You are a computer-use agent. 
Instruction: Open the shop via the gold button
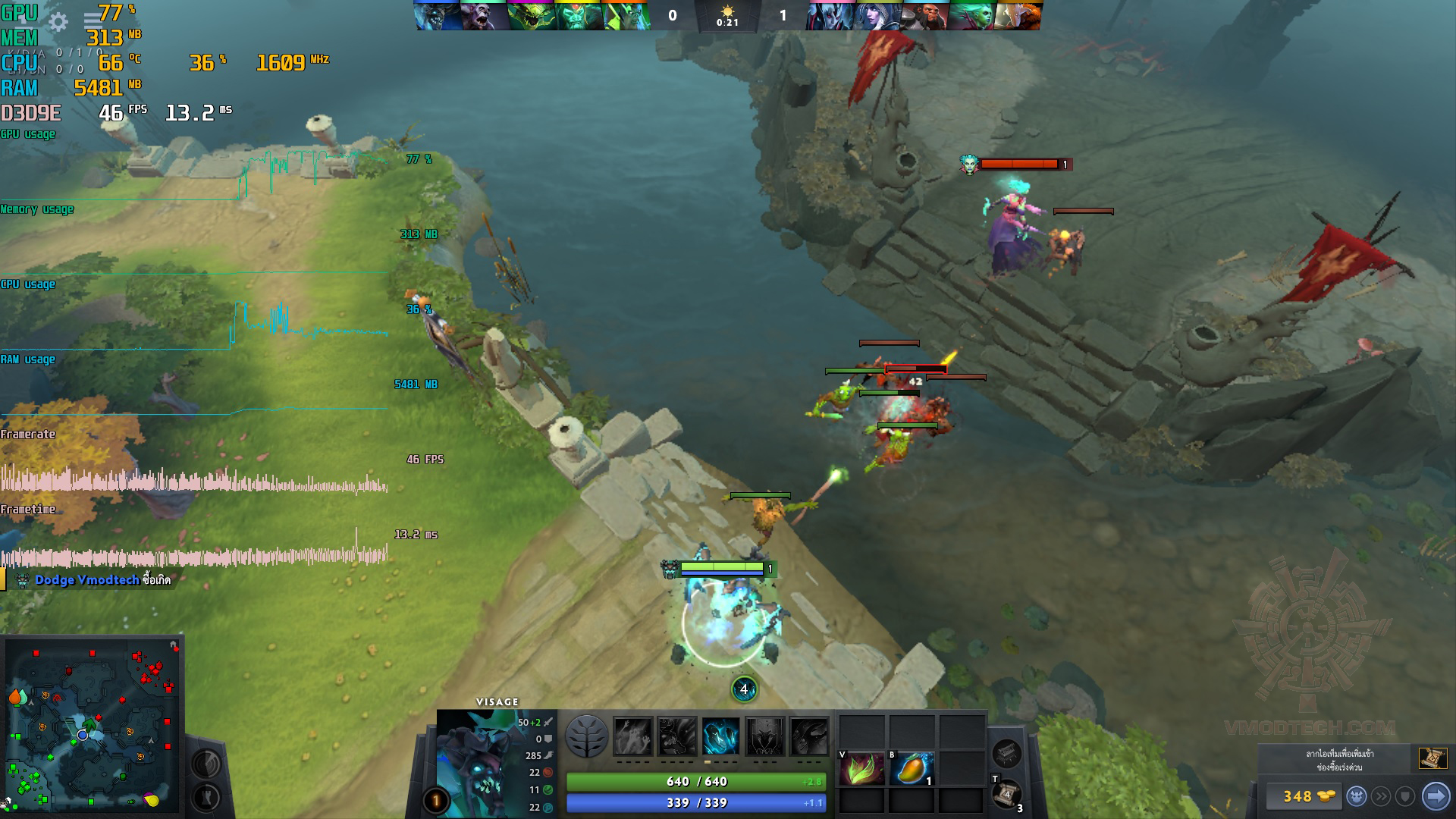(1305, 796)
